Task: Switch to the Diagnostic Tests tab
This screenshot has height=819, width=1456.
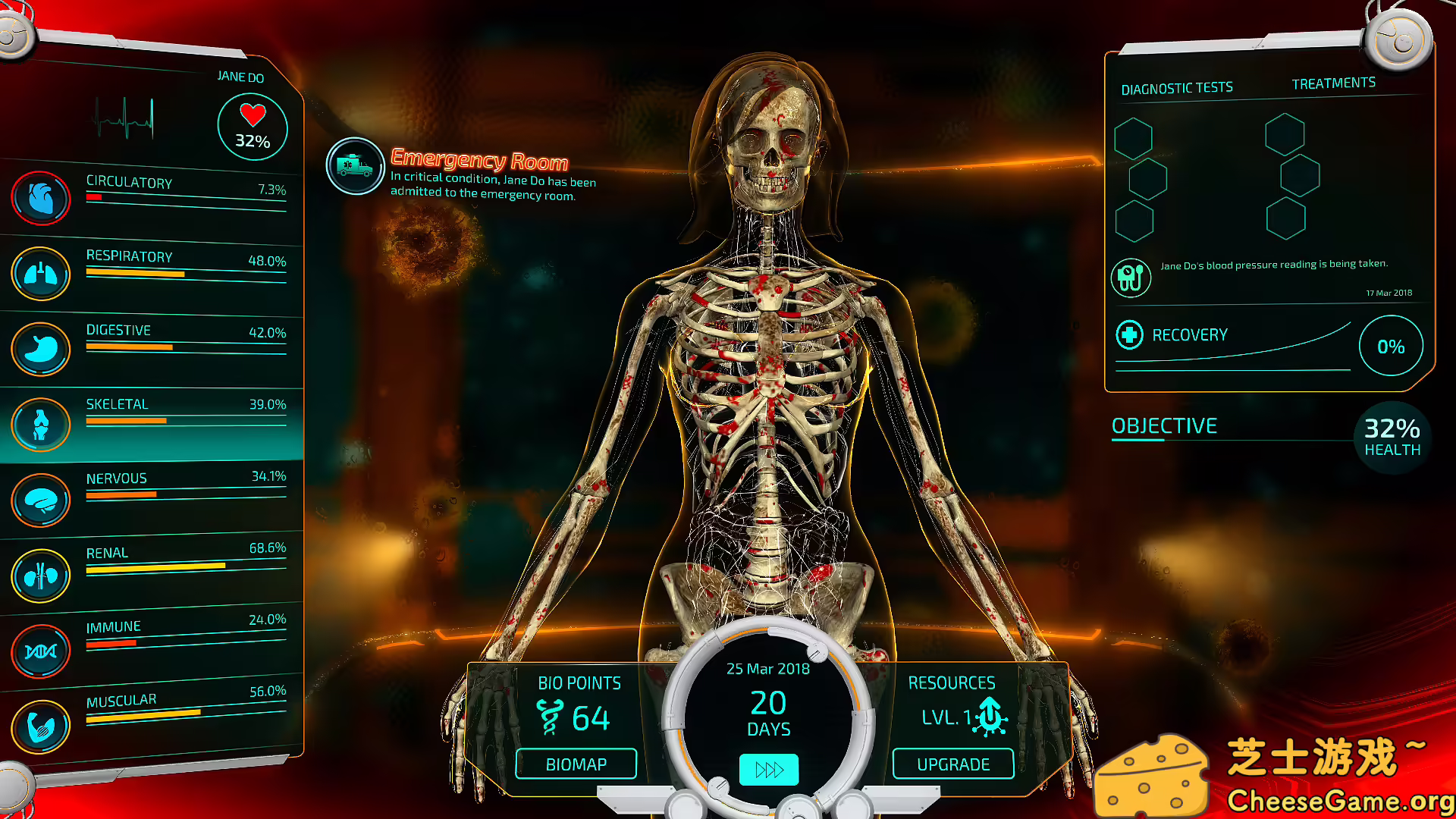Action: click(1176, 86)
